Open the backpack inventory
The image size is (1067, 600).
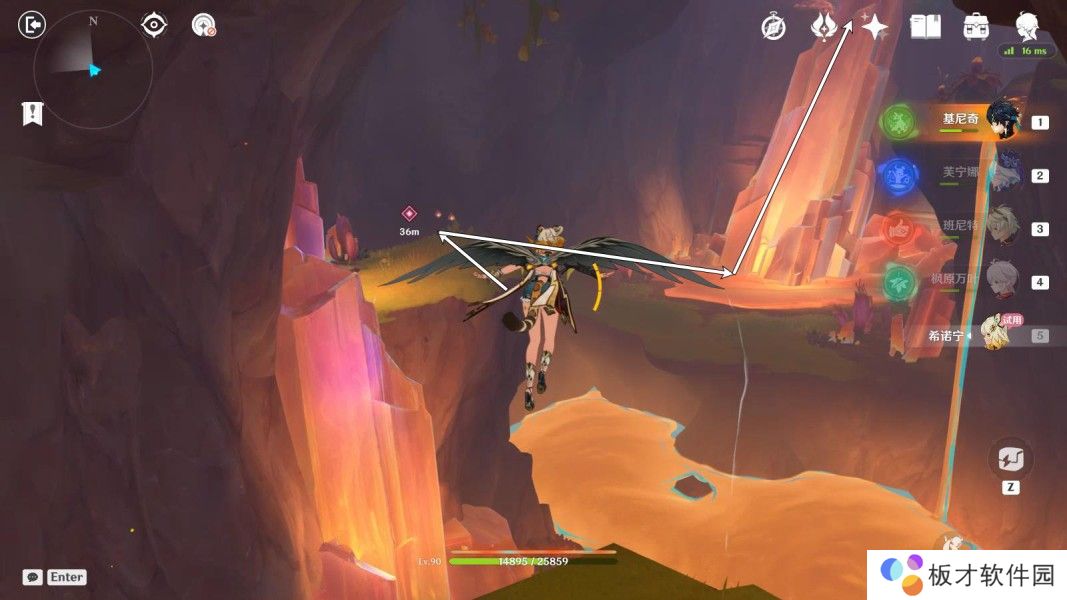point(976,27)
